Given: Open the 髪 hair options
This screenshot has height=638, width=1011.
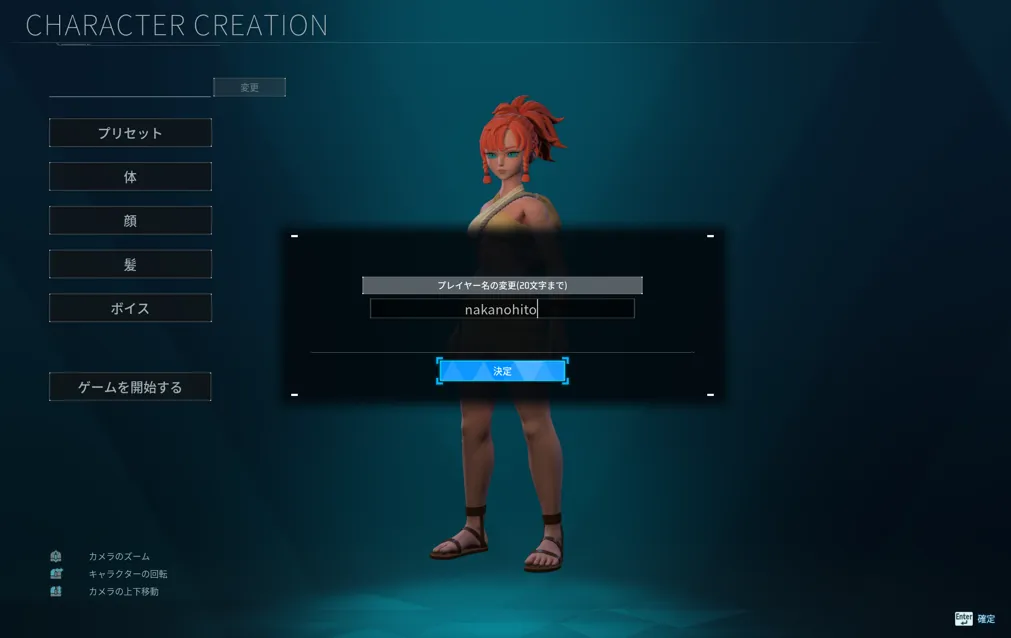Looking at the screenshot, I should click(x=130, y=265).
